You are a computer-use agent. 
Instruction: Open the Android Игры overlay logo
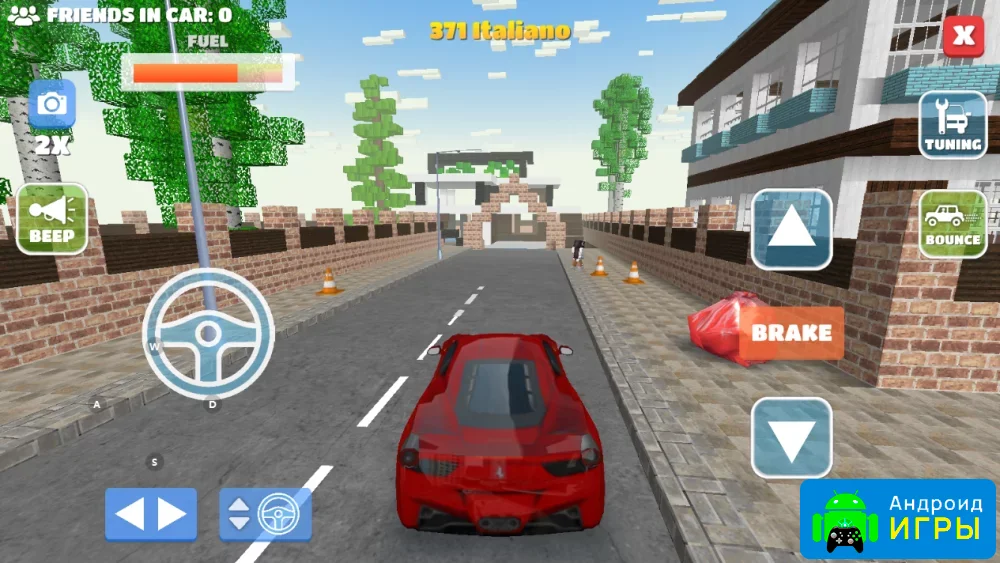(x=898, y=519)
